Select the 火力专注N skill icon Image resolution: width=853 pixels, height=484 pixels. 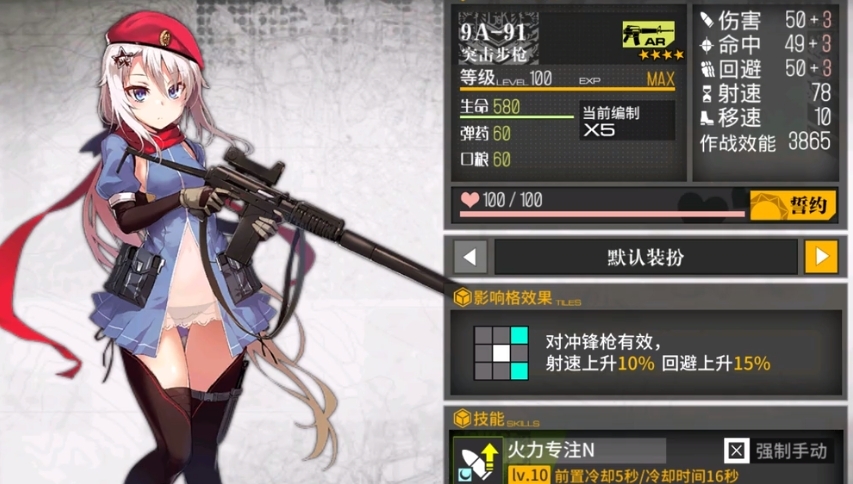pos(477,459)
